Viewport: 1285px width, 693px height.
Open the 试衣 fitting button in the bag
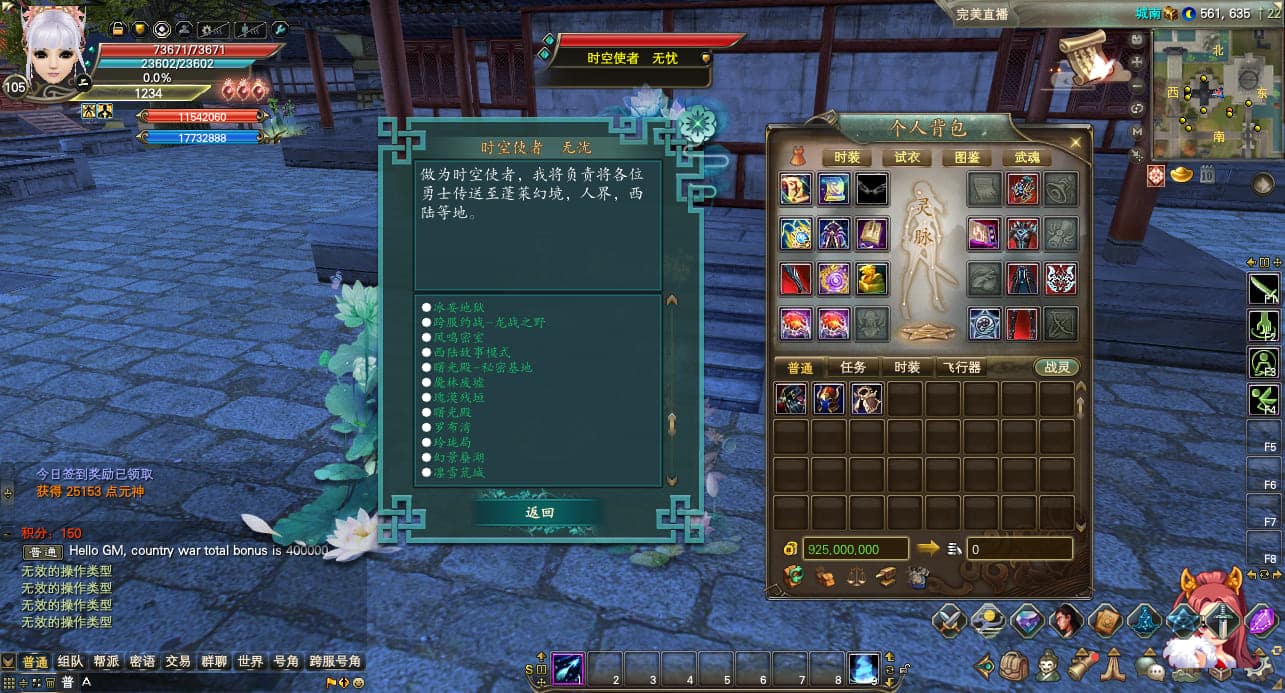pos(907,158)
